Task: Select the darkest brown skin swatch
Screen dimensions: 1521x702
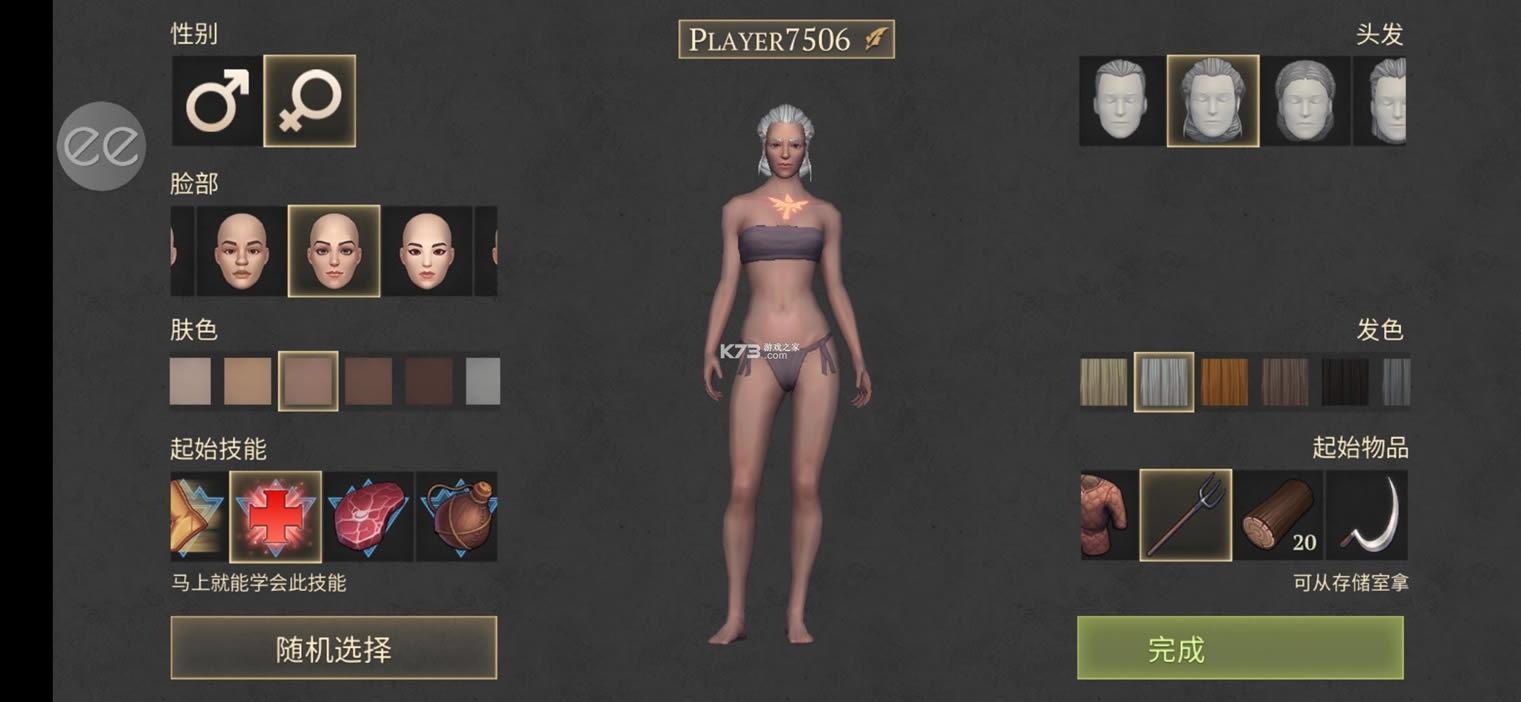Action: click(x=429, y=381)
